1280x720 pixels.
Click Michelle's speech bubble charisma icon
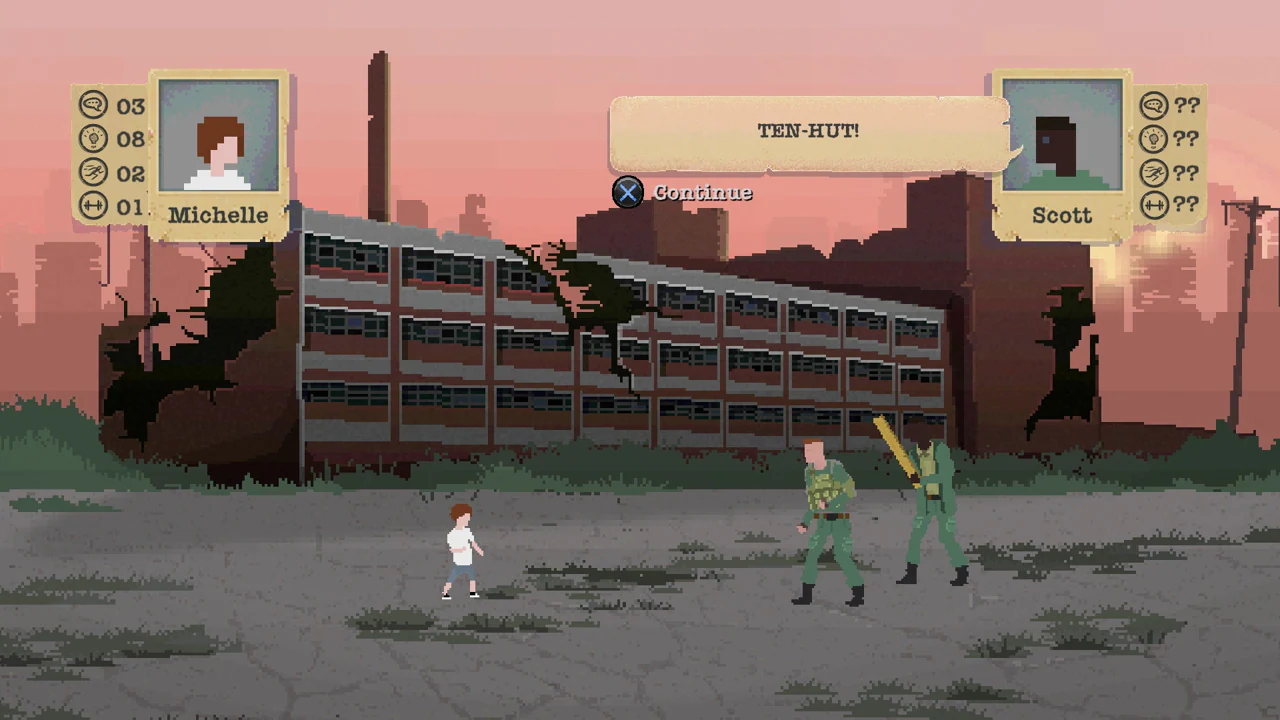93,106
